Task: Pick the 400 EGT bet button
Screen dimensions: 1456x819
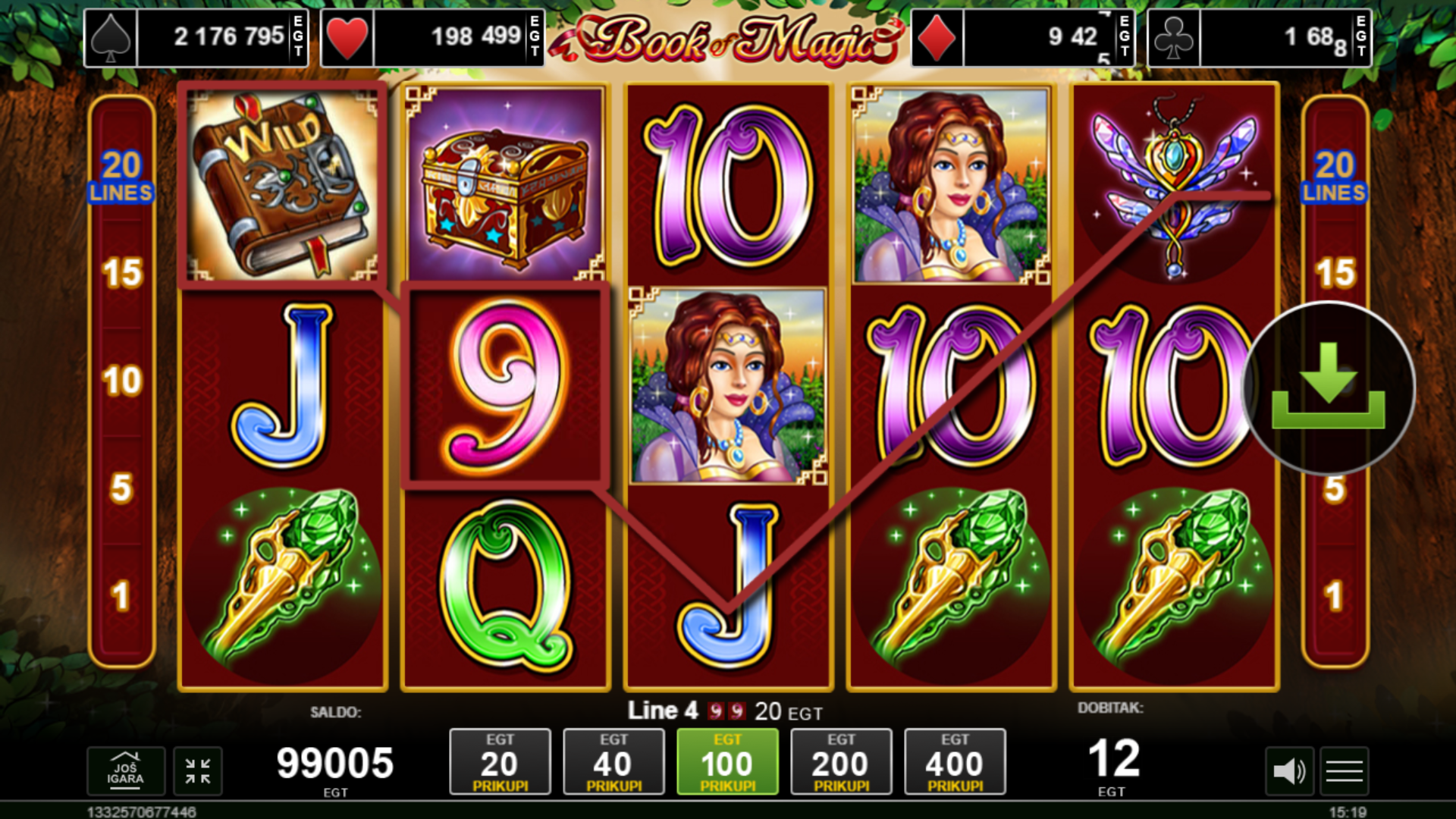Action: (955, 762)
